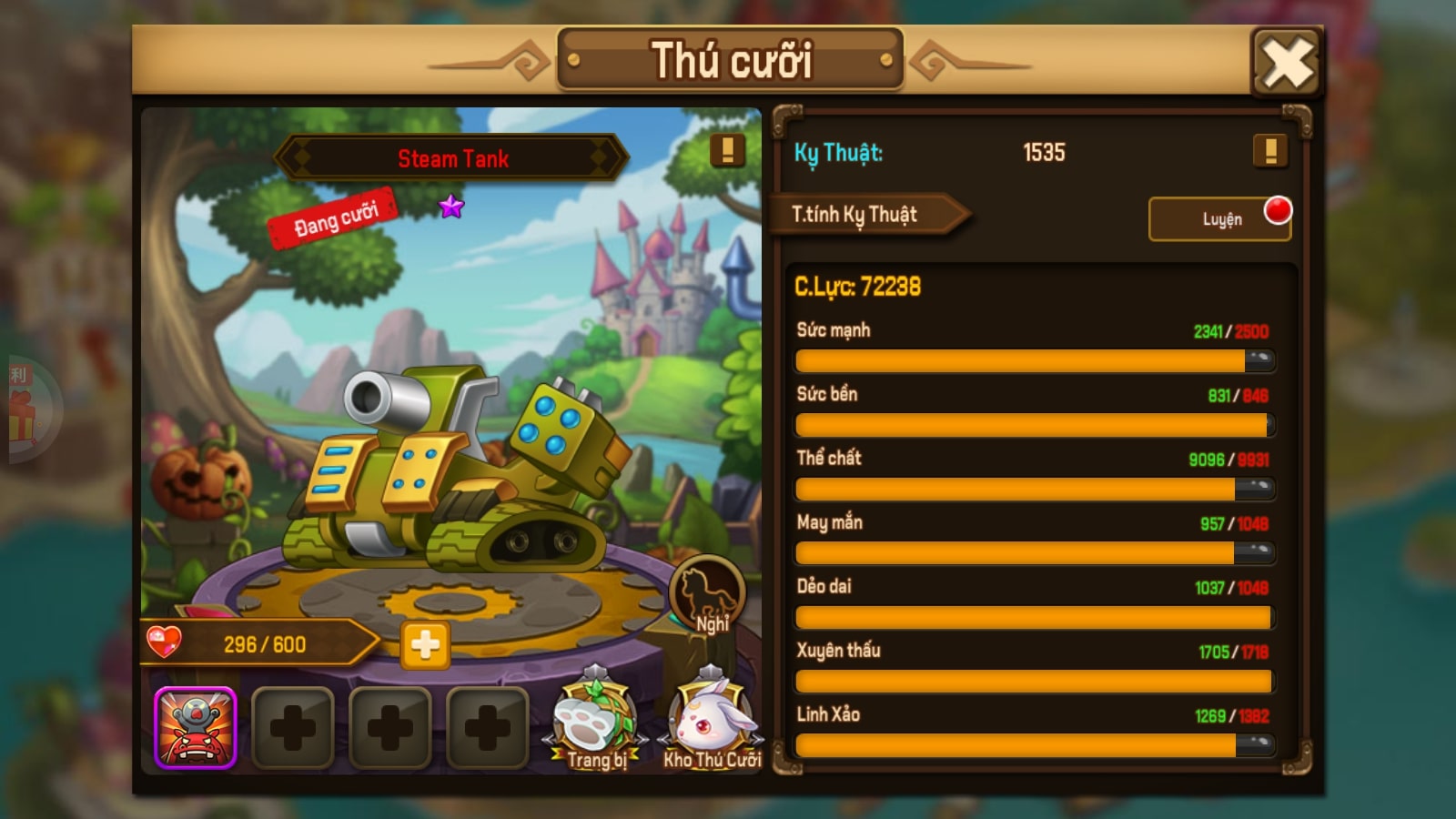Click the 296/600 feed counter banner
The height and width of the screenshot is (819, 1456).
pos(264,642)
